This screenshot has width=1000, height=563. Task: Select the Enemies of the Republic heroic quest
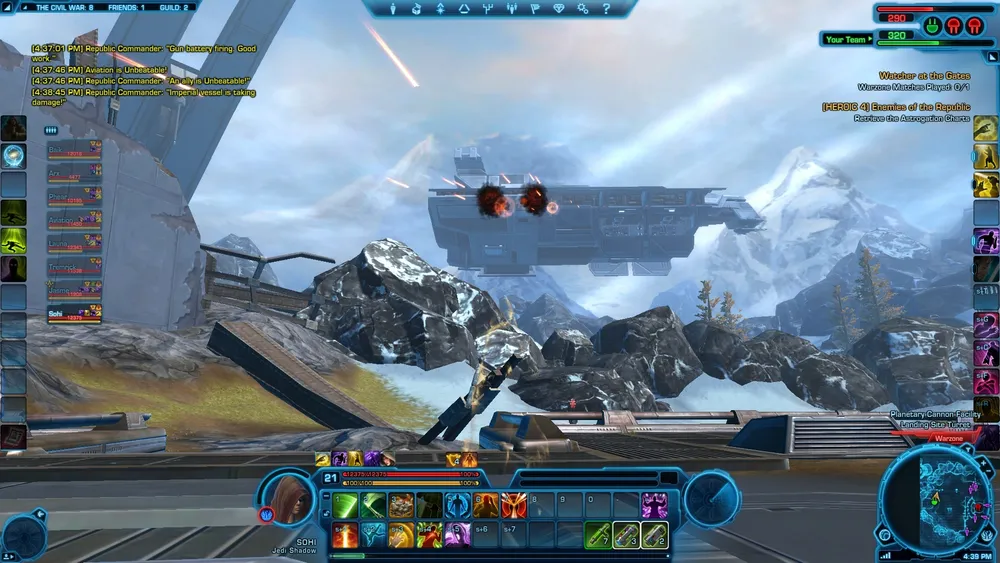click(x=897, y=107)
